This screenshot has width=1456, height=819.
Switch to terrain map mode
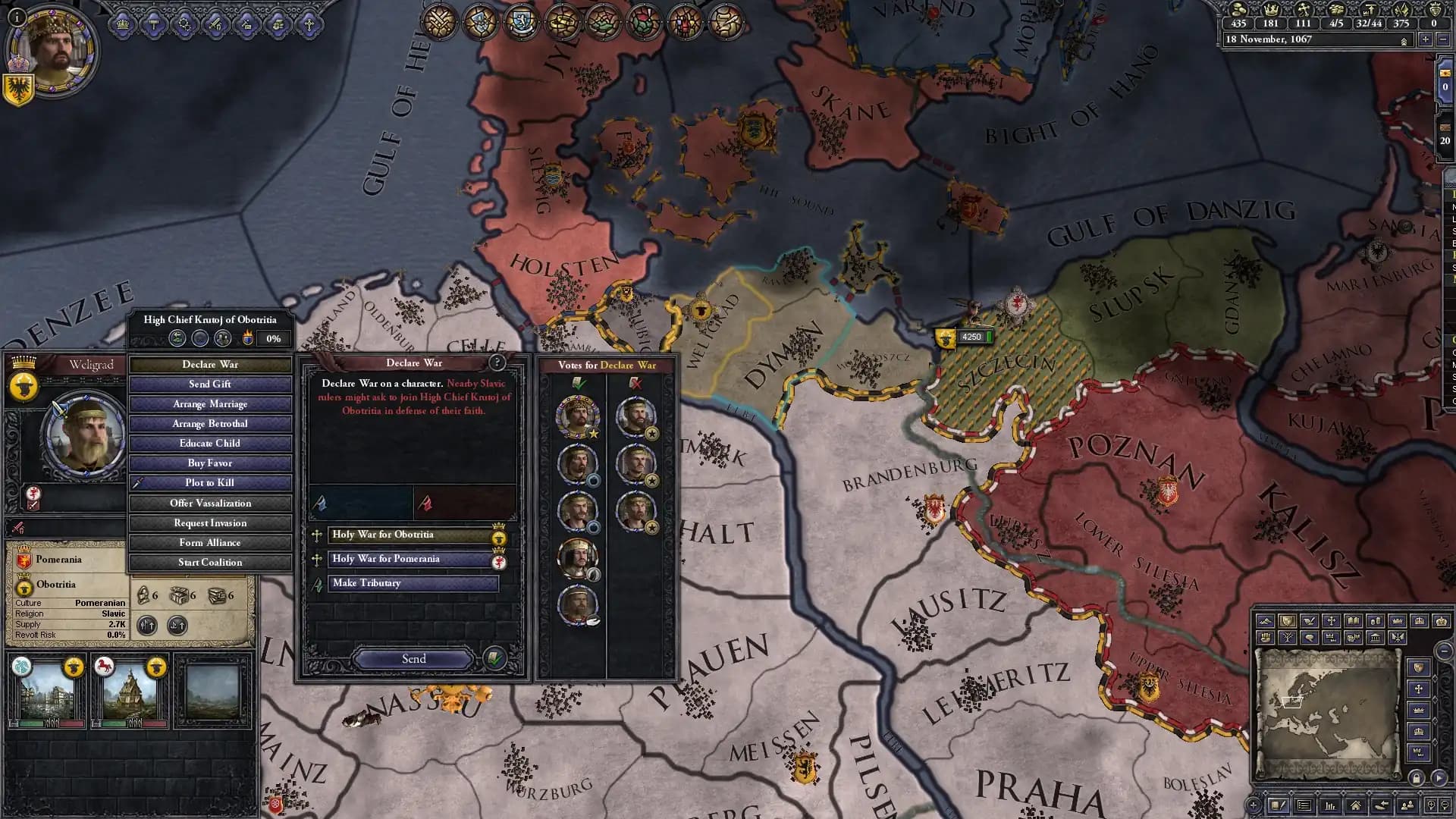(1266, 622)
